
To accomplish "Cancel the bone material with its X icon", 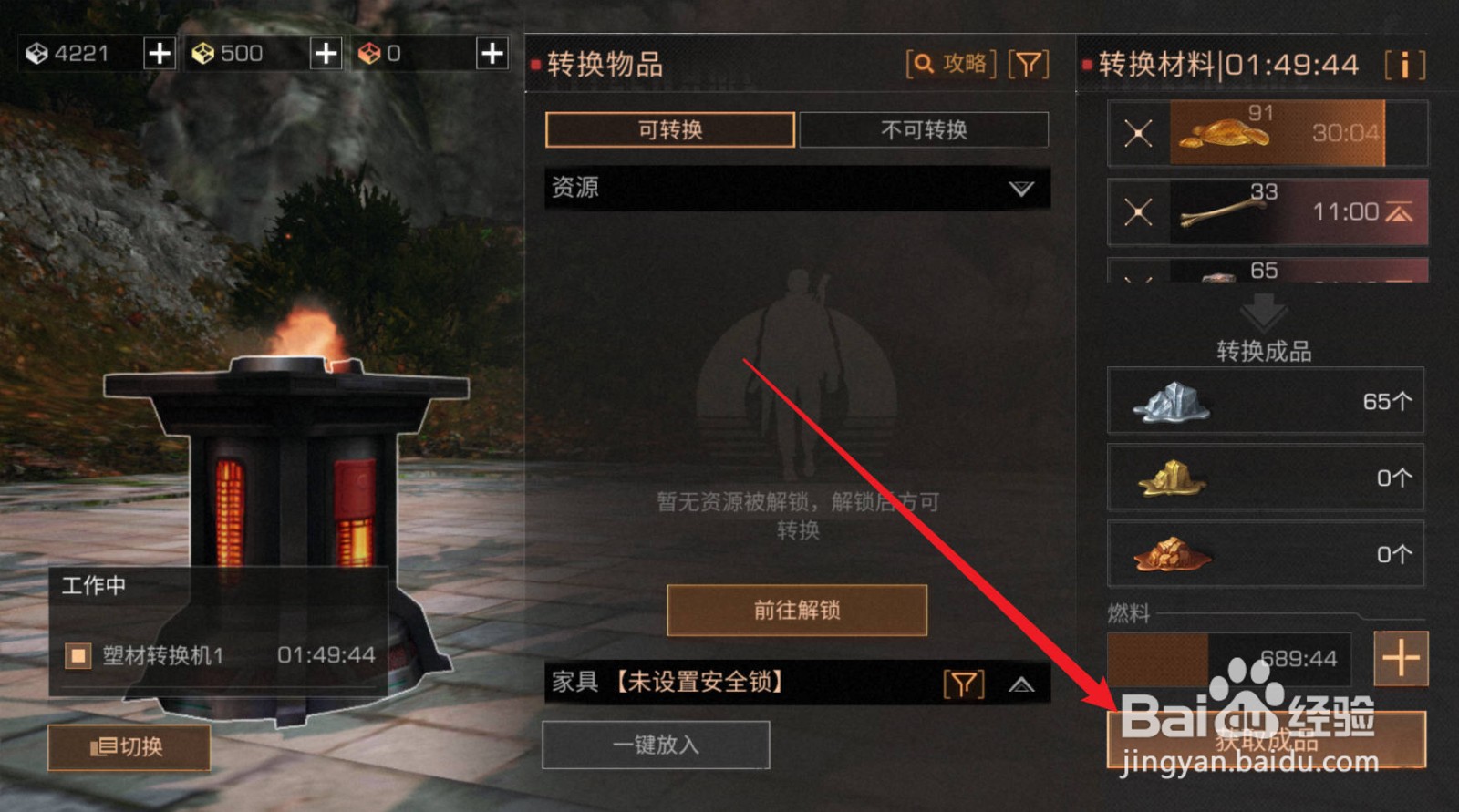I will coord(1137,211).
